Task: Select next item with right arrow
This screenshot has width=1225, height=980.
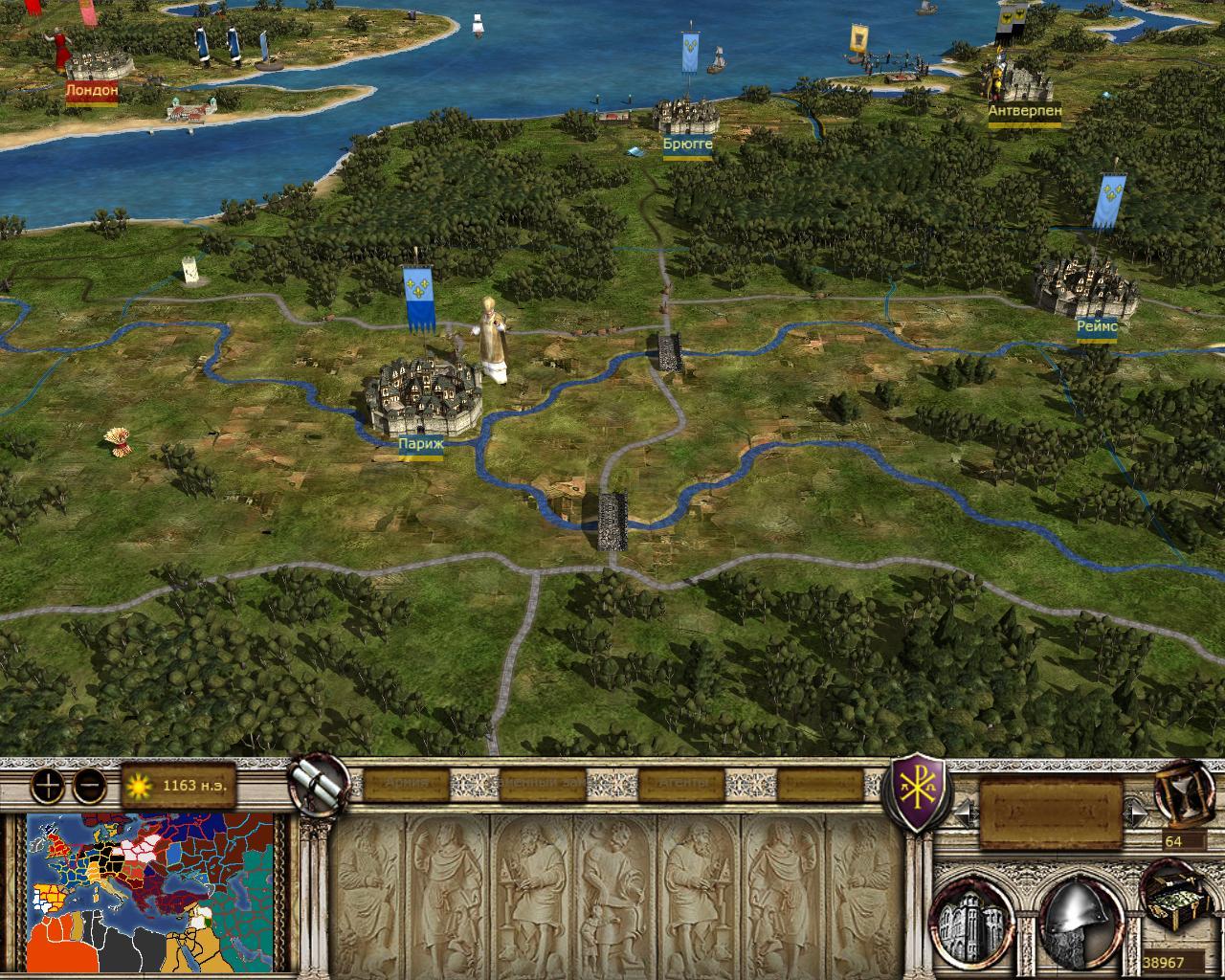Action: click(x=1137, y=813)
